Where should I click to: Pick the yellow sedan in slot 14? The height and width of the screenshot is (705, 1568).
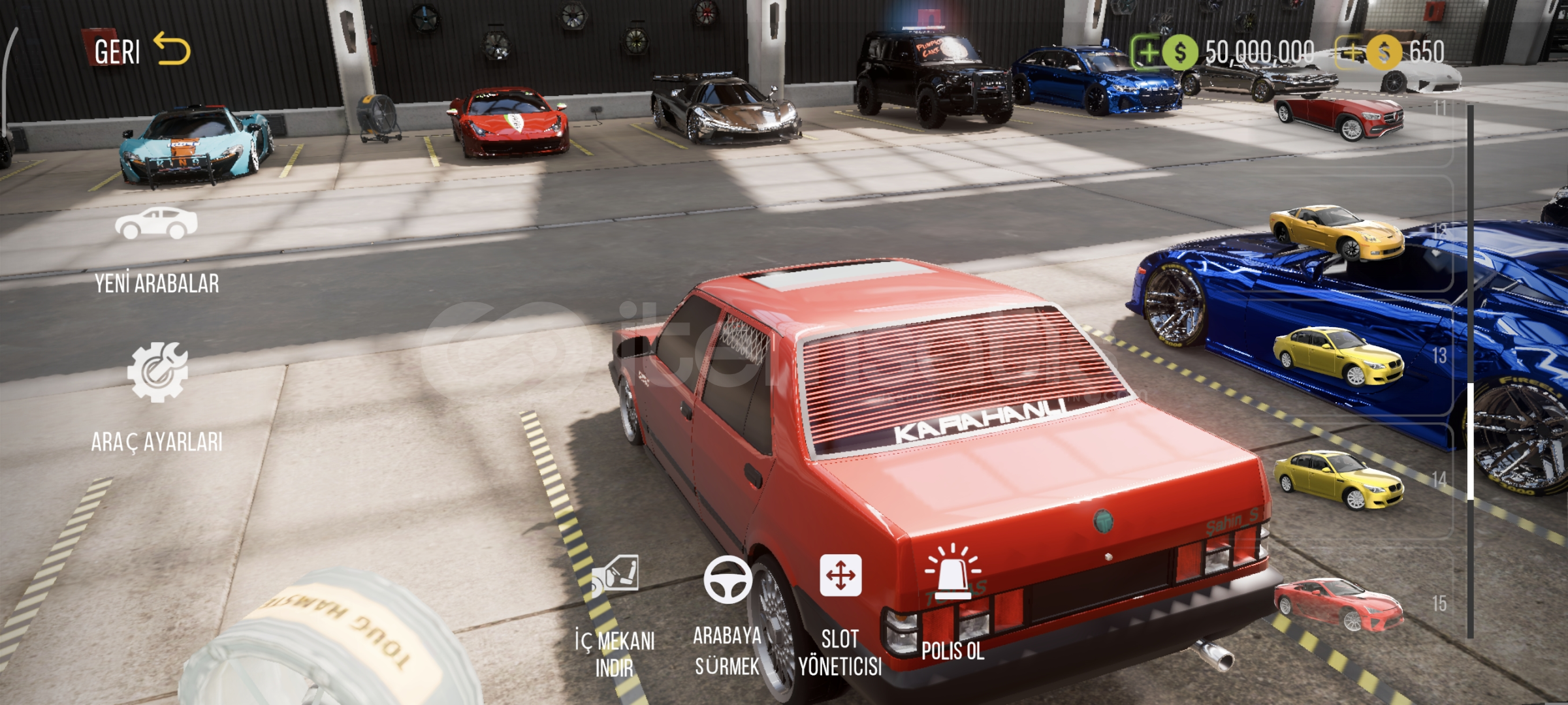click(x=1339, y=480)
